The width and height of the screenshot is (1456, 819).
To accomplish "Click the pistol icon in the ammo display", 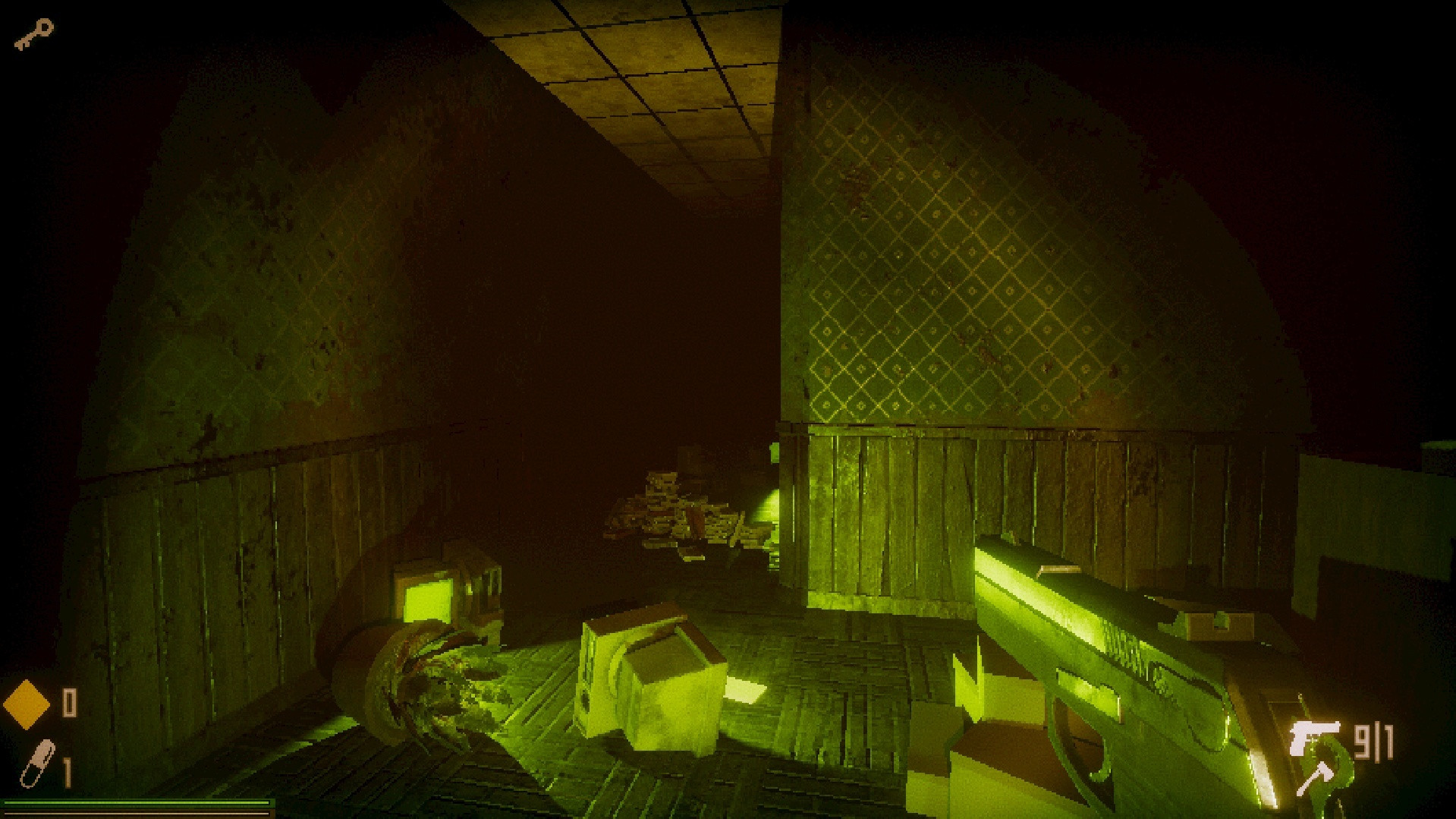I will click(x=1315, y=736).
